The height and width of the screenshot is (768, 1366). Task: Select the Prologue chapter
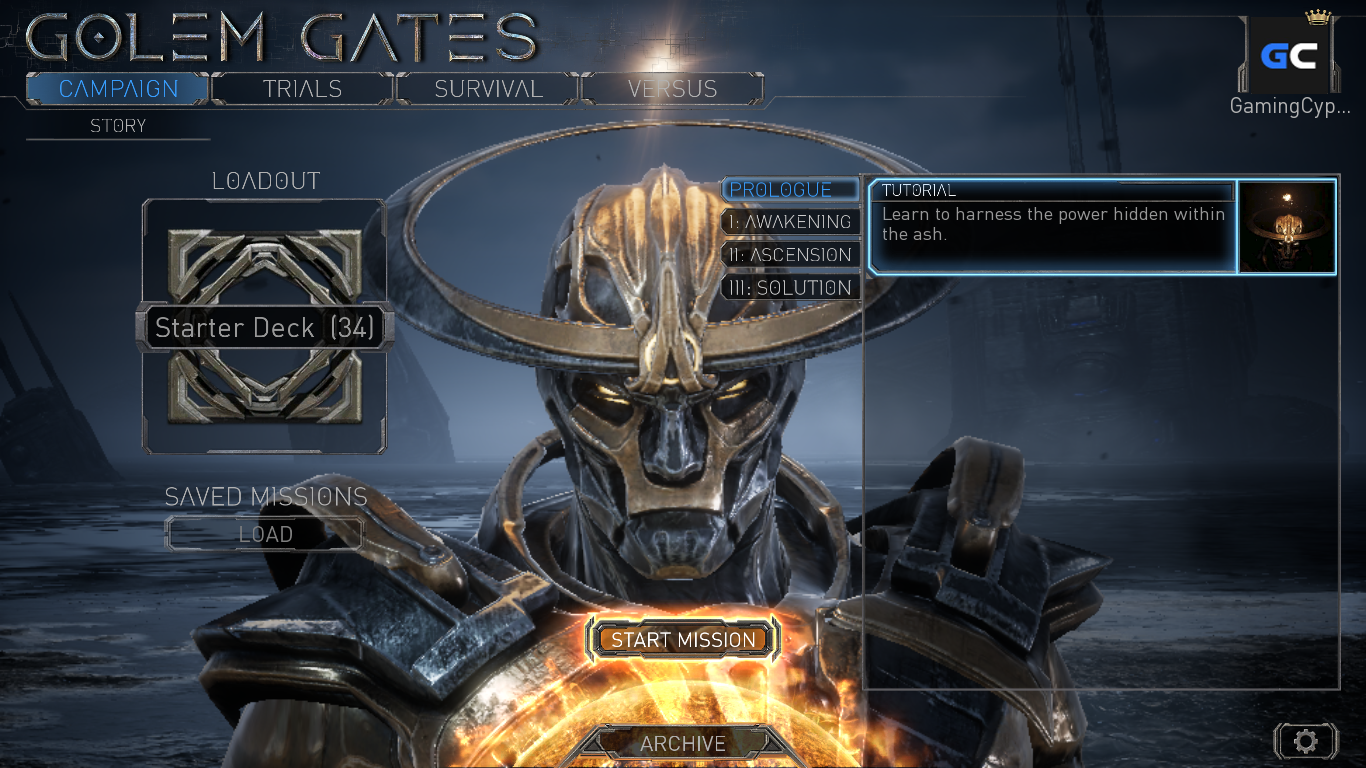[789, 190]
